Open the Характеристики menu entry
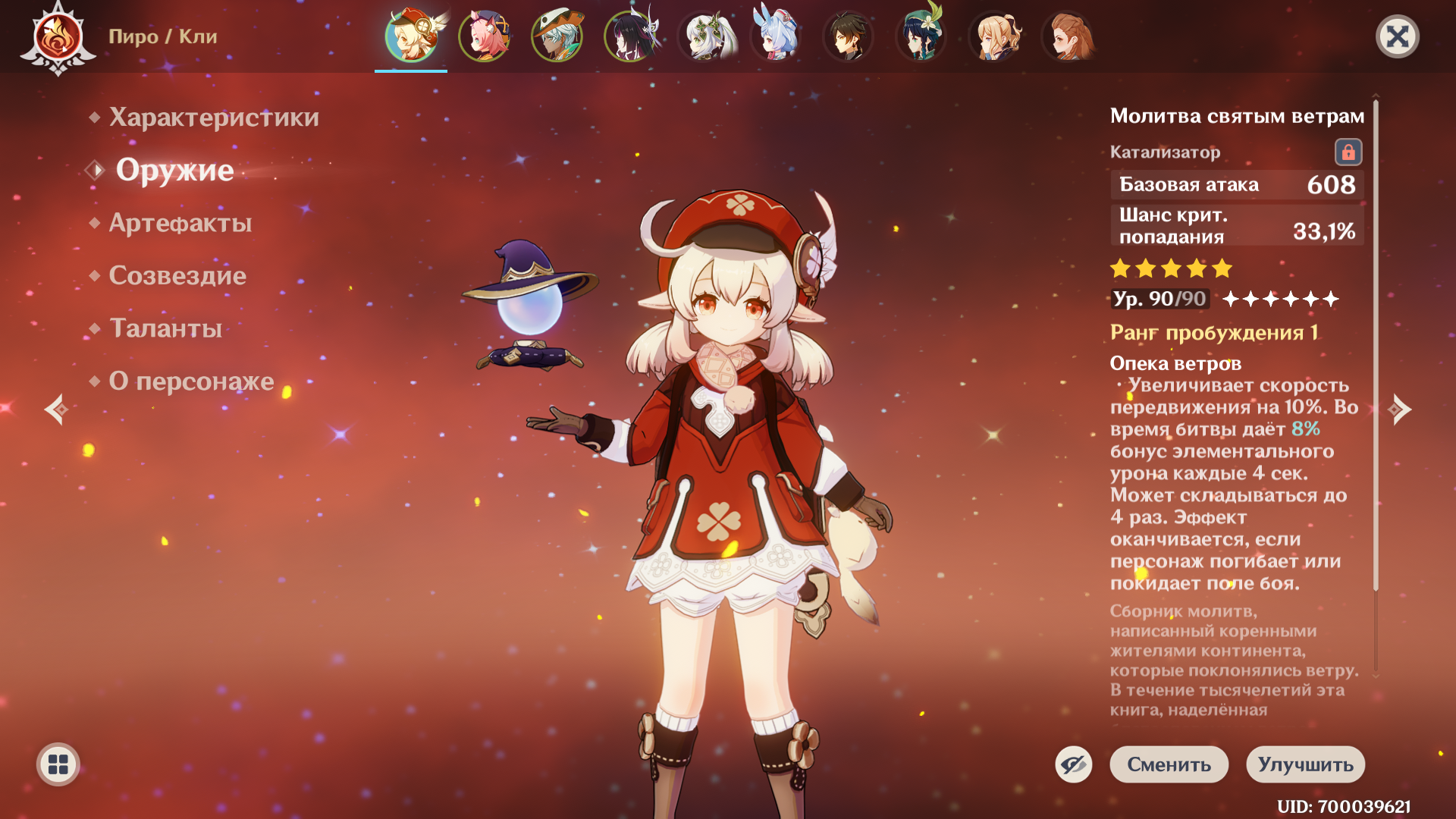 [x=213, y=118]
